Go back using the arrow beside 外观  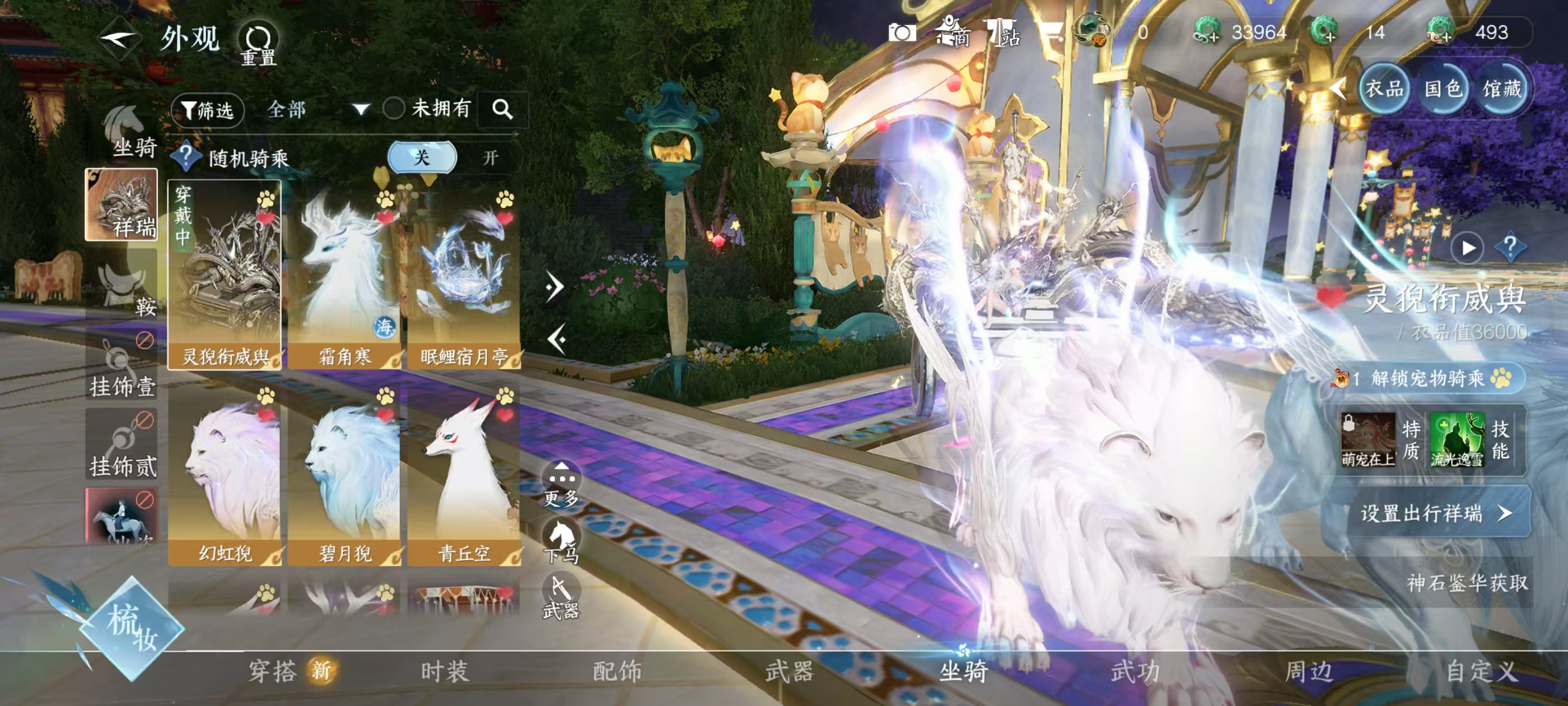[120, 40]
